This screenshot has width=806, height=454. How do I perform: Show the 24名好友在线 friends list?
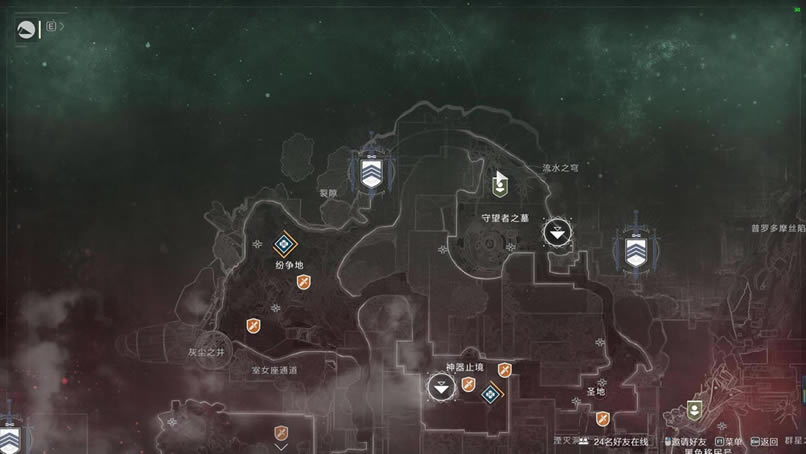[x=620, y=441]
